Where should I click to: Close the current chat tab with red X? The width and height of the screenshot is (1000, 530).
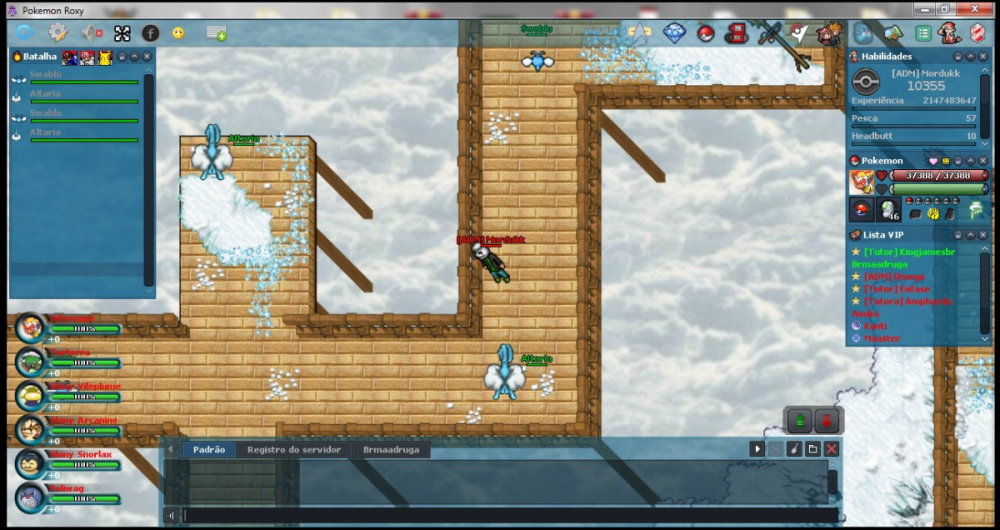pos(831,450)
